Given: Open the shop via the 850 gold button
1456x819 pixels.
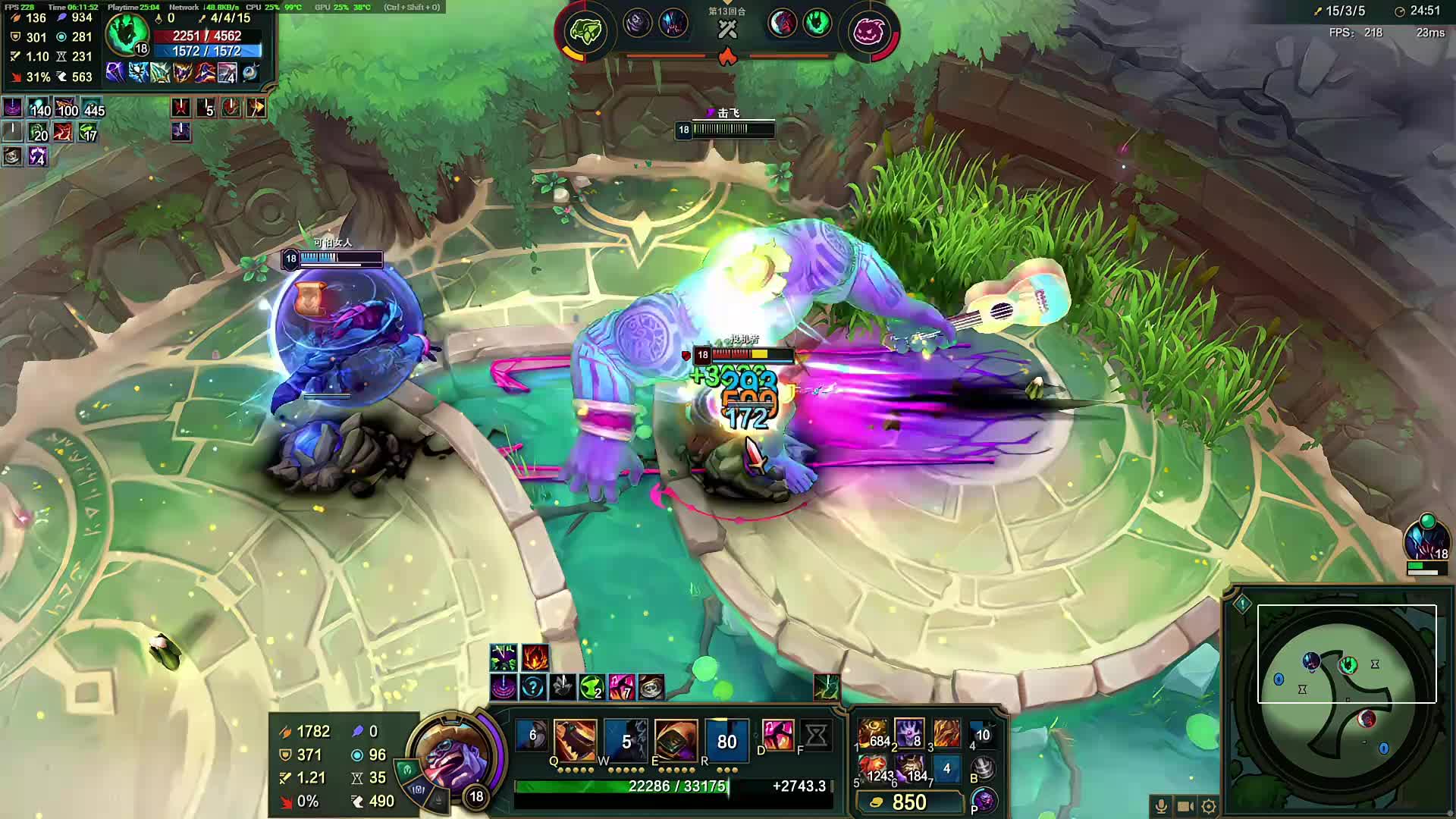Looking at the screenshot, I should click(908, 802).
